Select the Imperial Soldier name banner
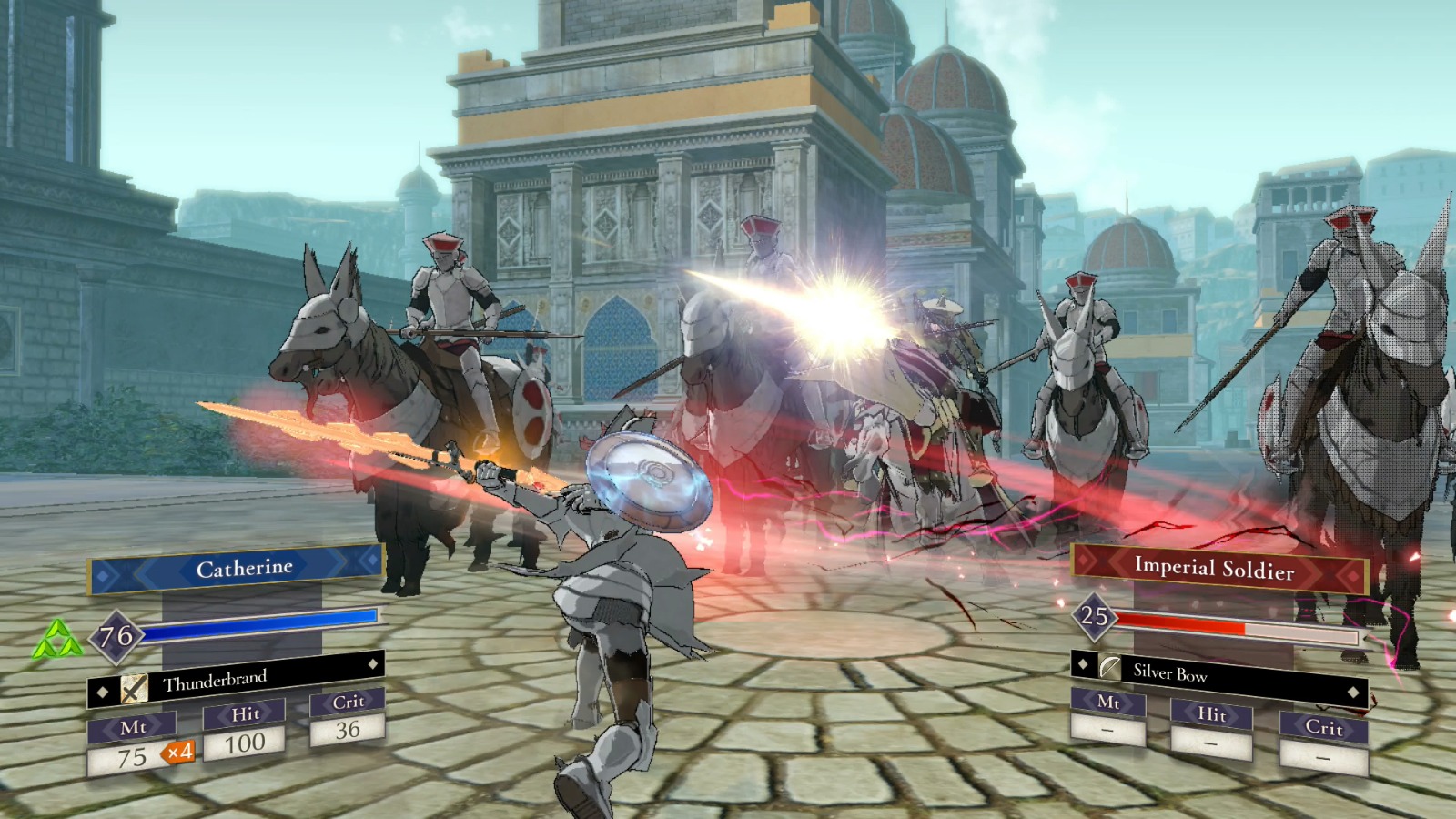The image size is (1456, 819). 1217,568
